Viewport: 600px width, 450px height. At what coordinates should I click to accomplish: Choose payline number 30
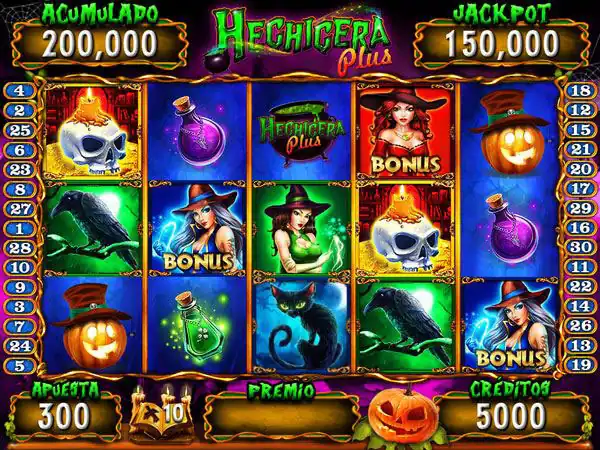coord(580,247)
